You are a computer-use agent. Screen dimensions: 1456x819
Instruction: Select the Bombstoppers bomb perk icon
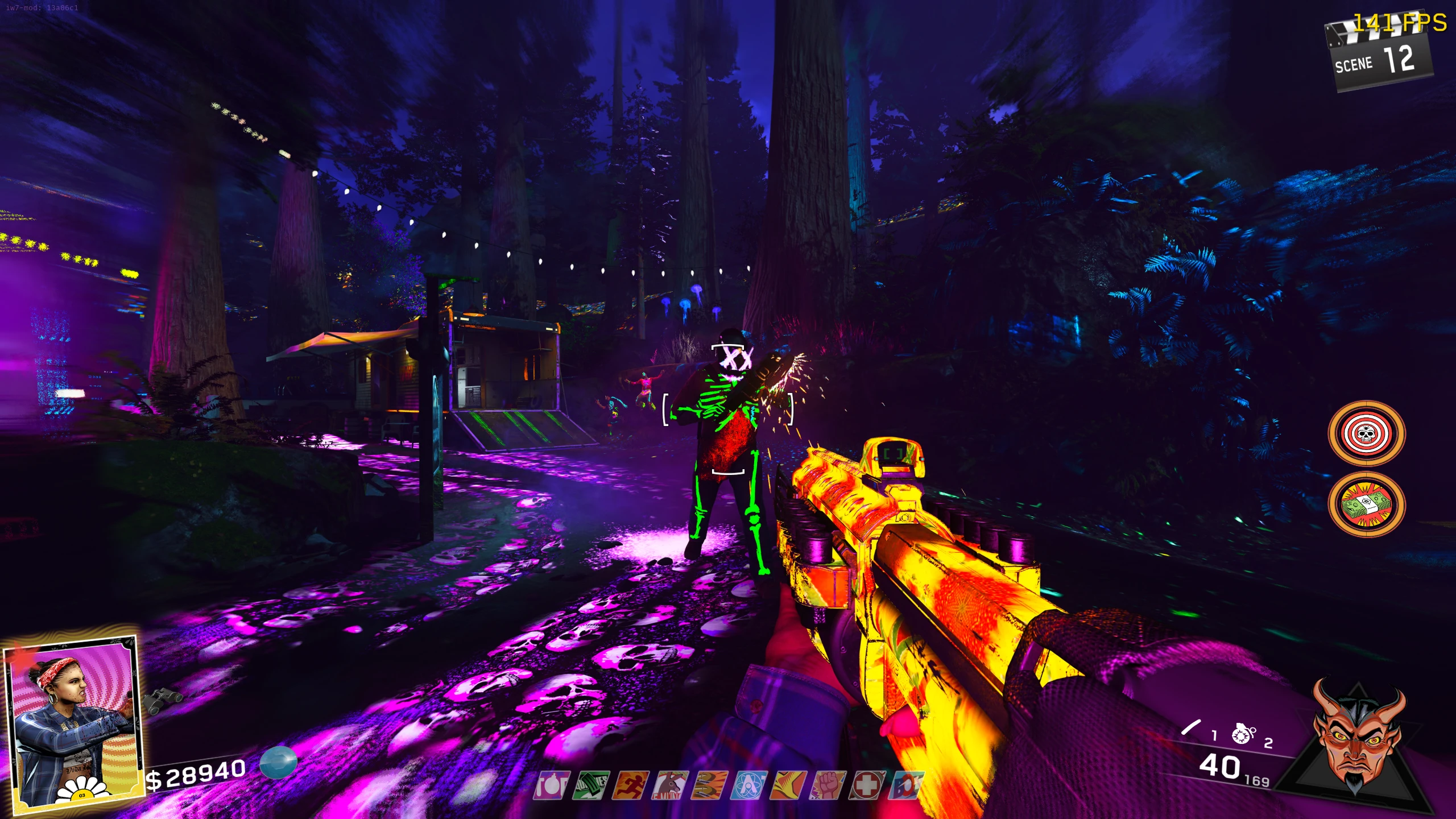point(551,785)
